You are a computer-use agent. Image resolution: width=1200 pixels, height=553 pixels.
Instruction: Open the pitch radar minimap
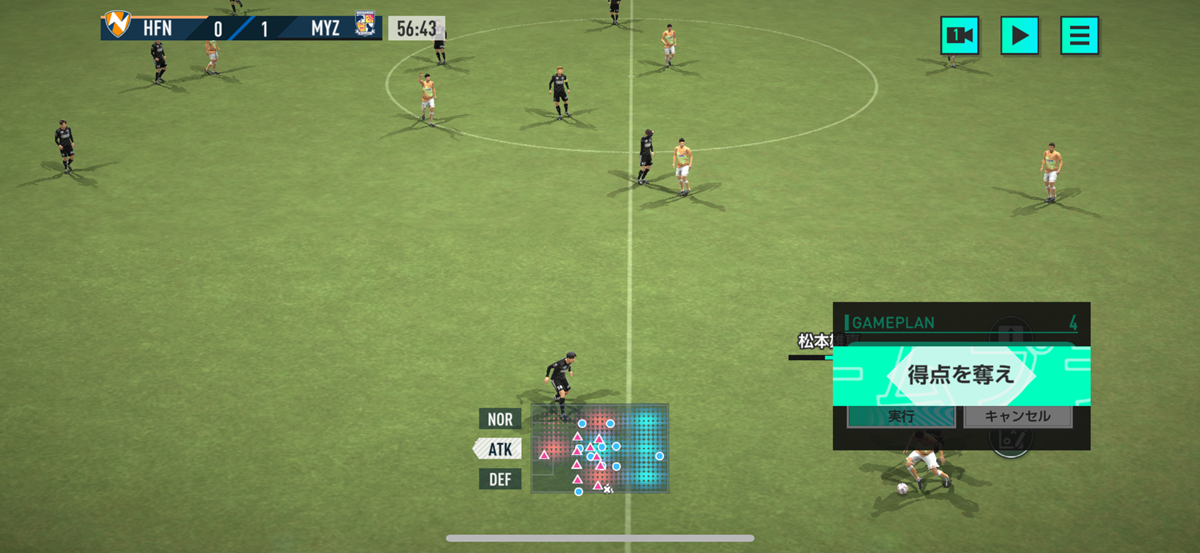(x=599, y=448)
